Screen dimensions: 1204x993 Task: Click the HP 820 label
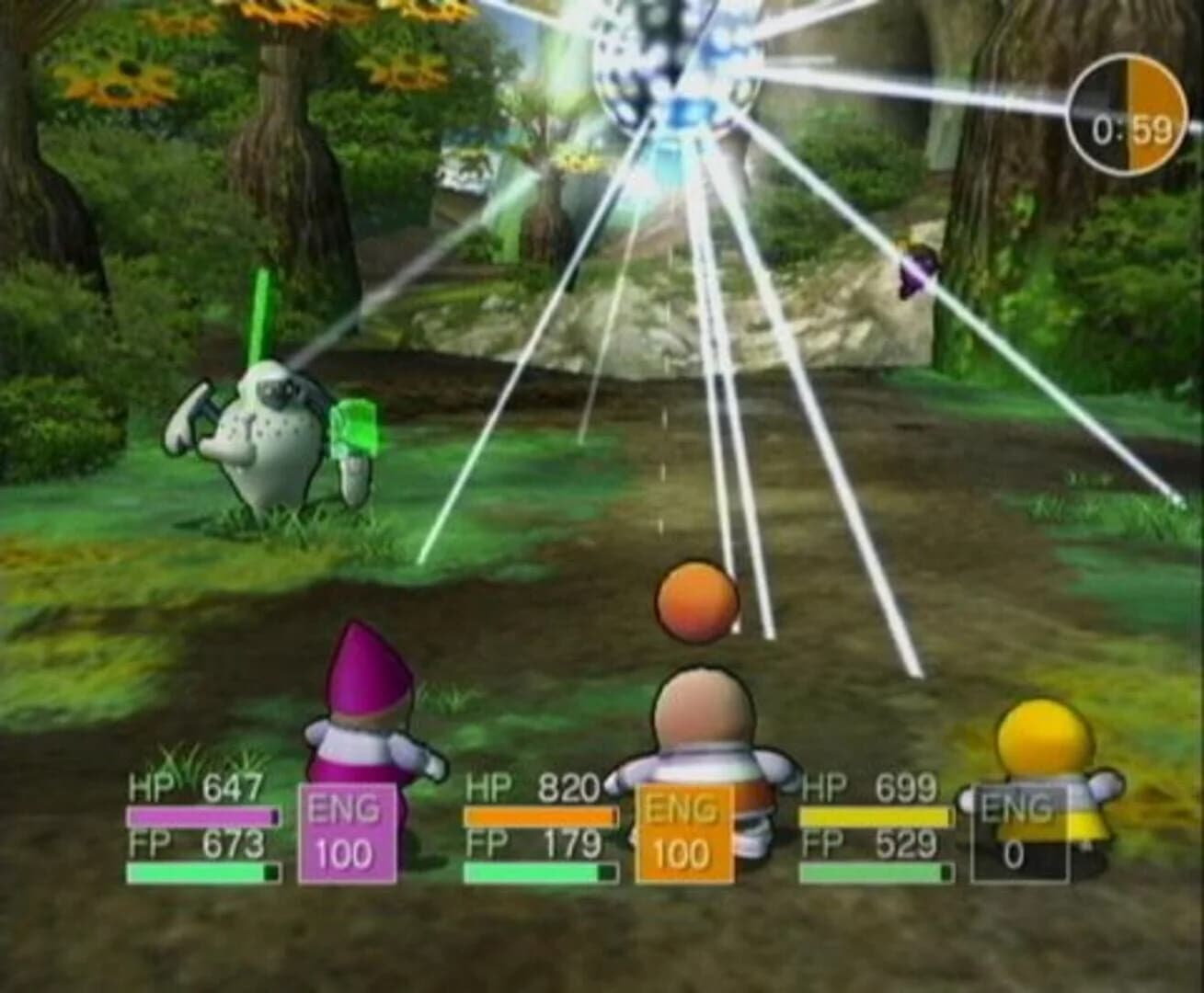click(x=532, y=789)
